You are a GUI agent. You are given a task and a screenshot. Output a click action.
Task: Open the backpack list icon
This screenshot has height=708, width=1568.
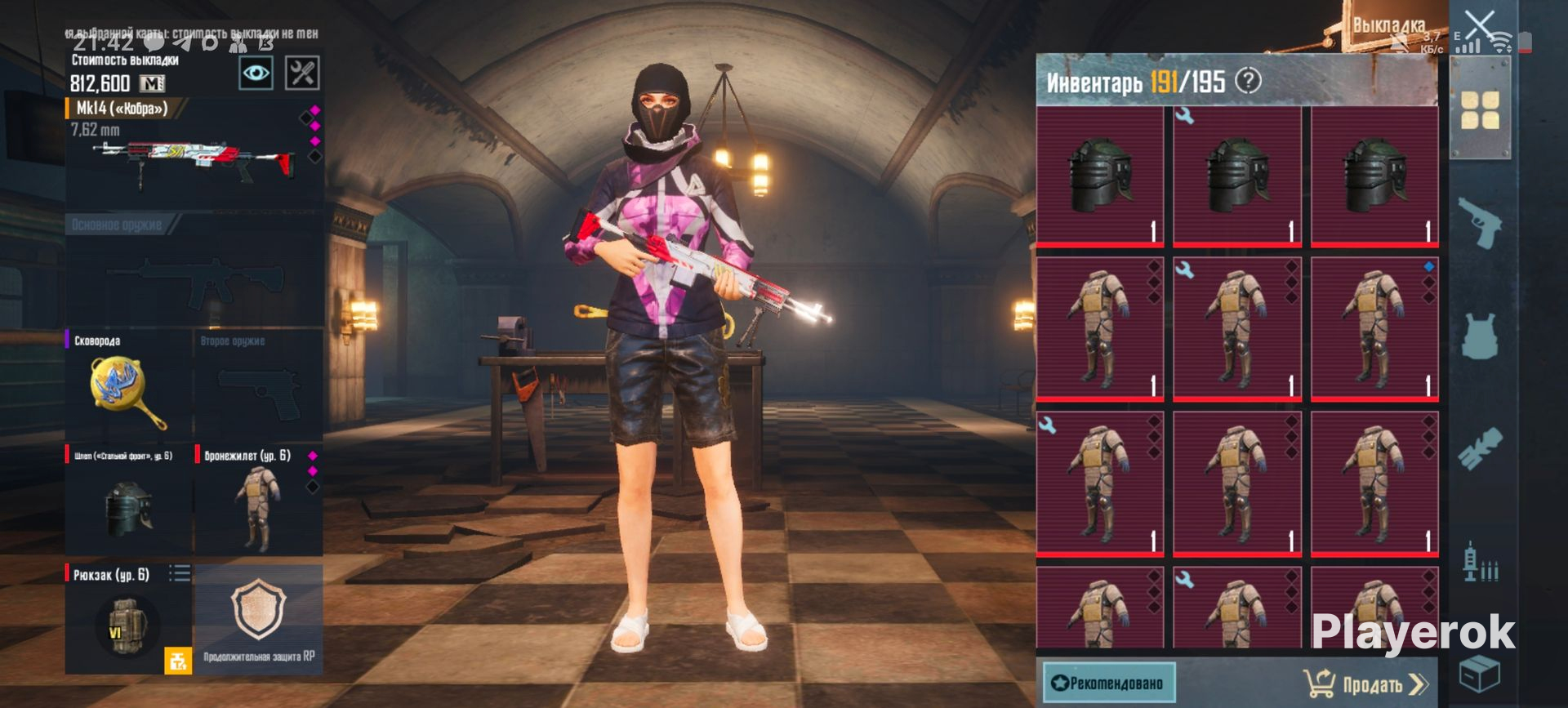pos(180,574)
